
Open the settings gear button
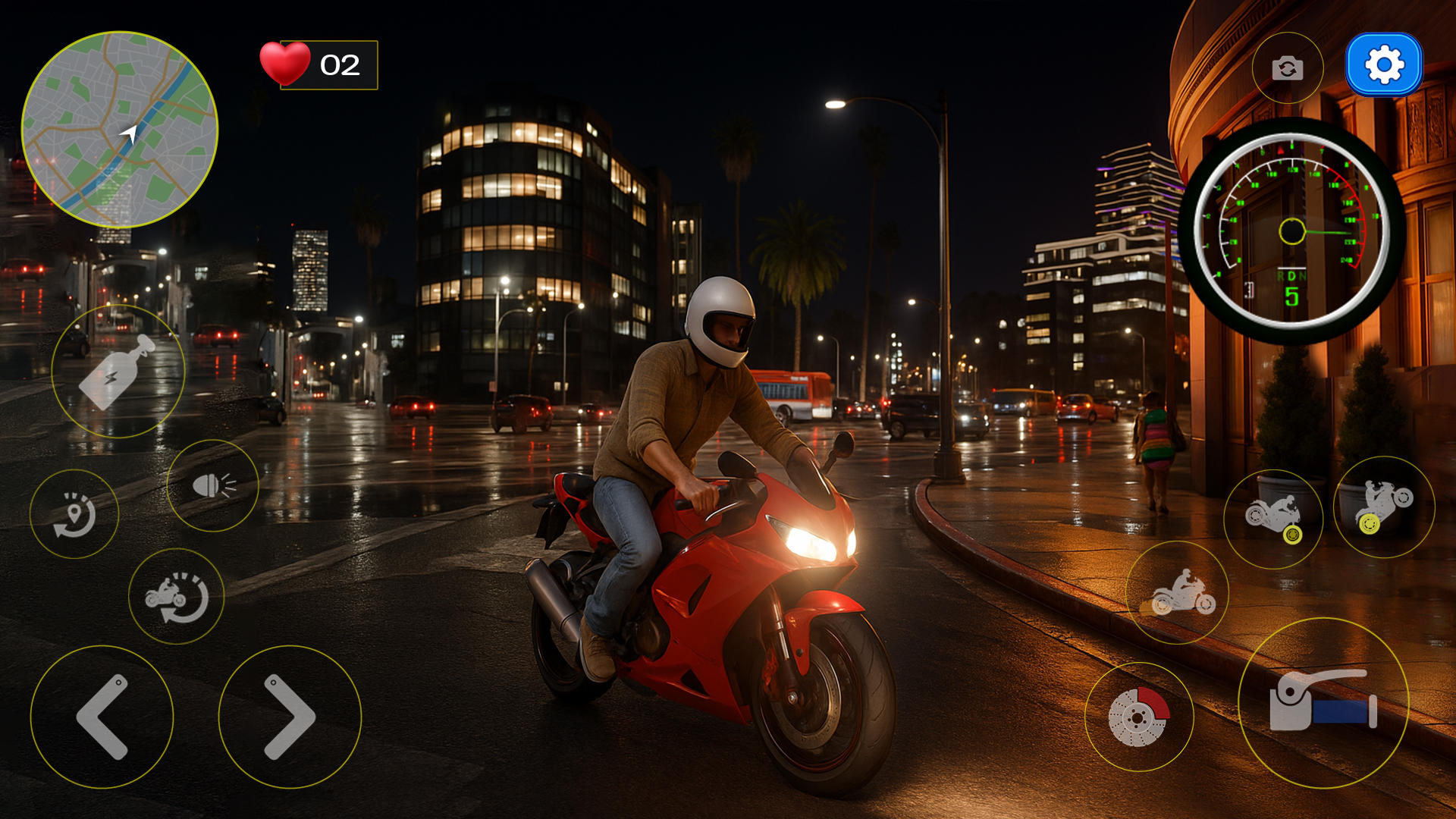1384,65
